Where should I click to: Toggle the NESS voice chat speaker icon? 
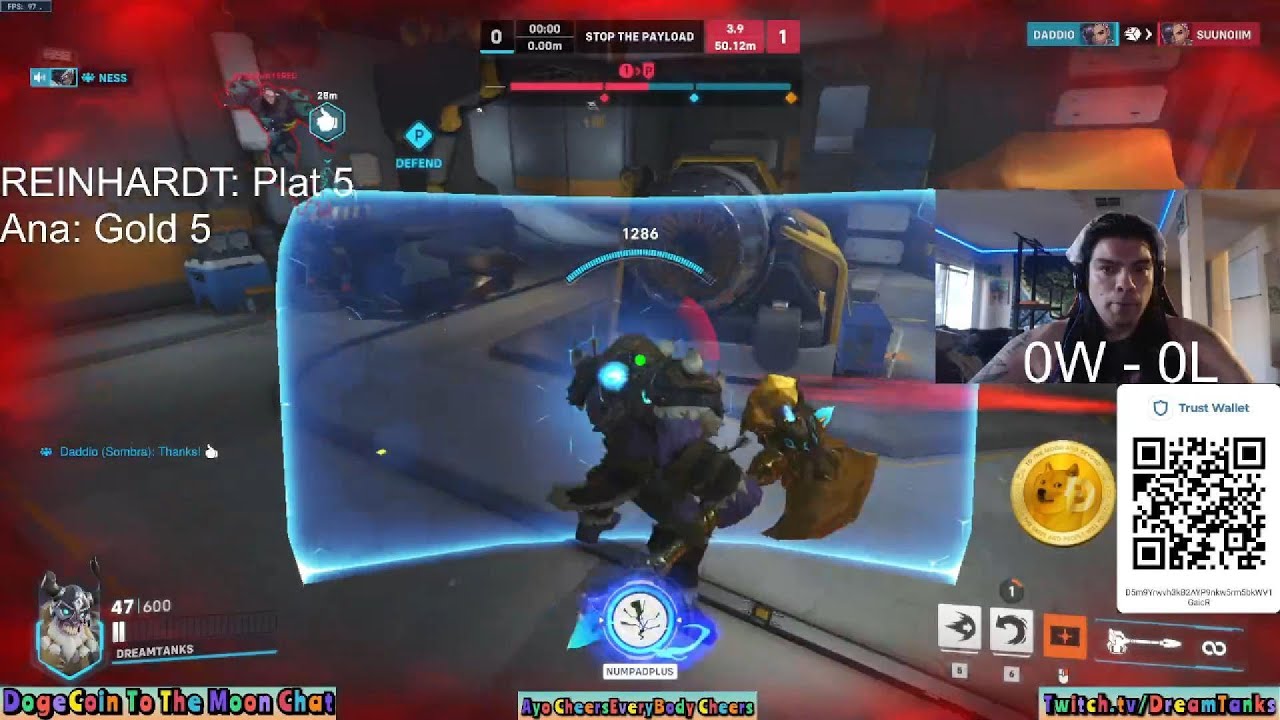42,77
